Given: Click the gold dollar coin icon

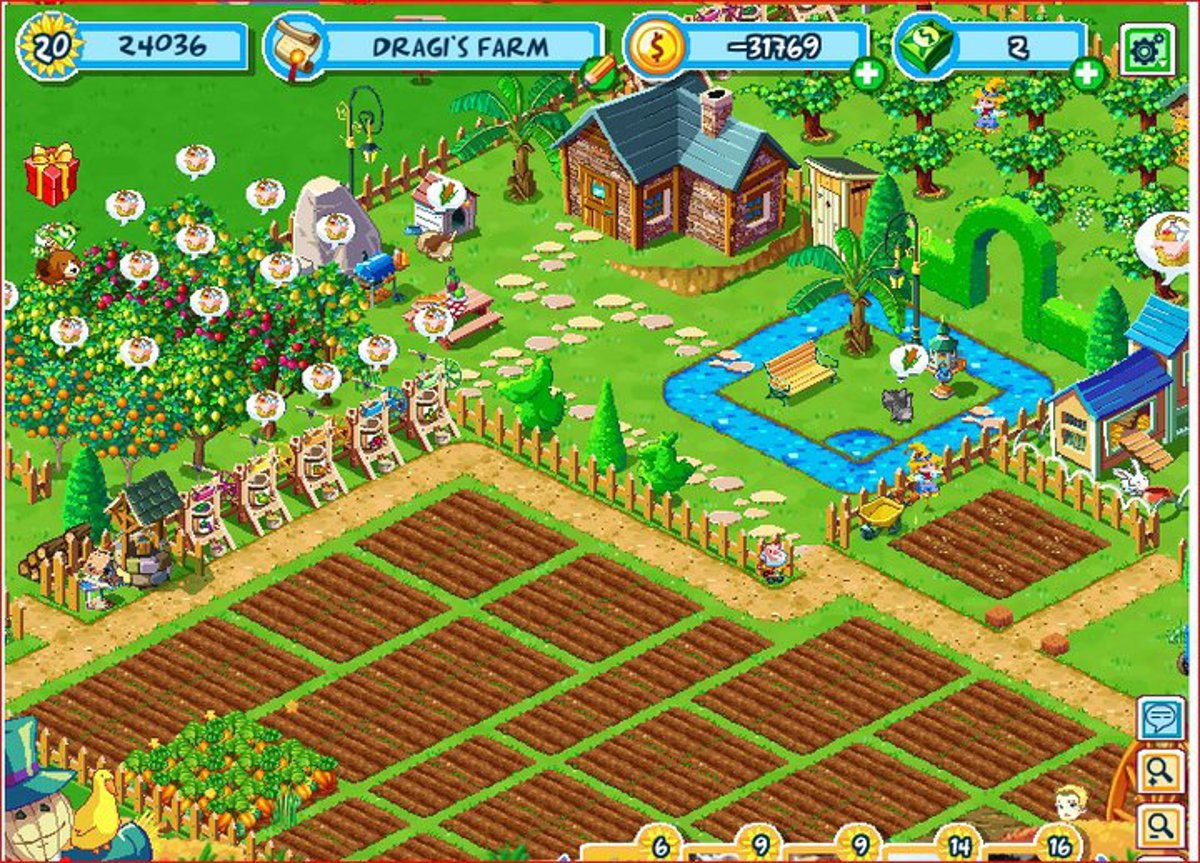Looking at the screenshot, I should point(655,46).
